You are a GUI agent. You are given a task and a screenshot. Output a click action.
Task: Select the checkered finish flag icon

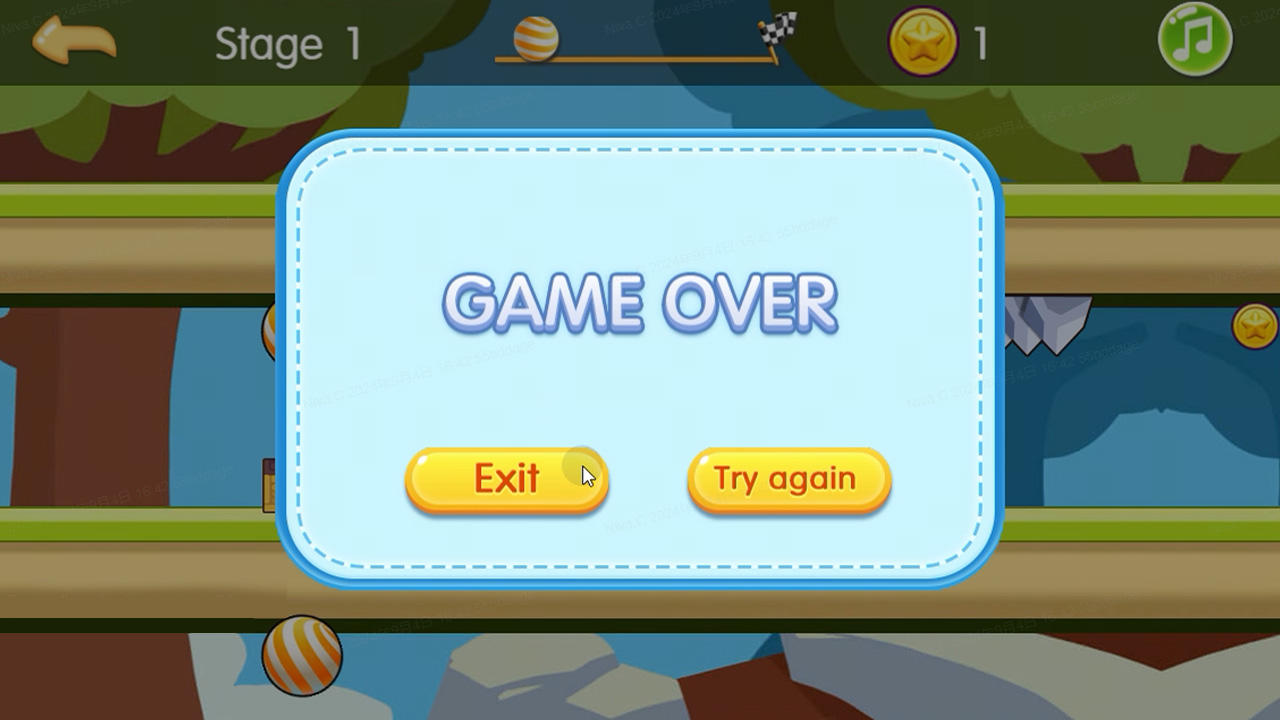(775, 32)
